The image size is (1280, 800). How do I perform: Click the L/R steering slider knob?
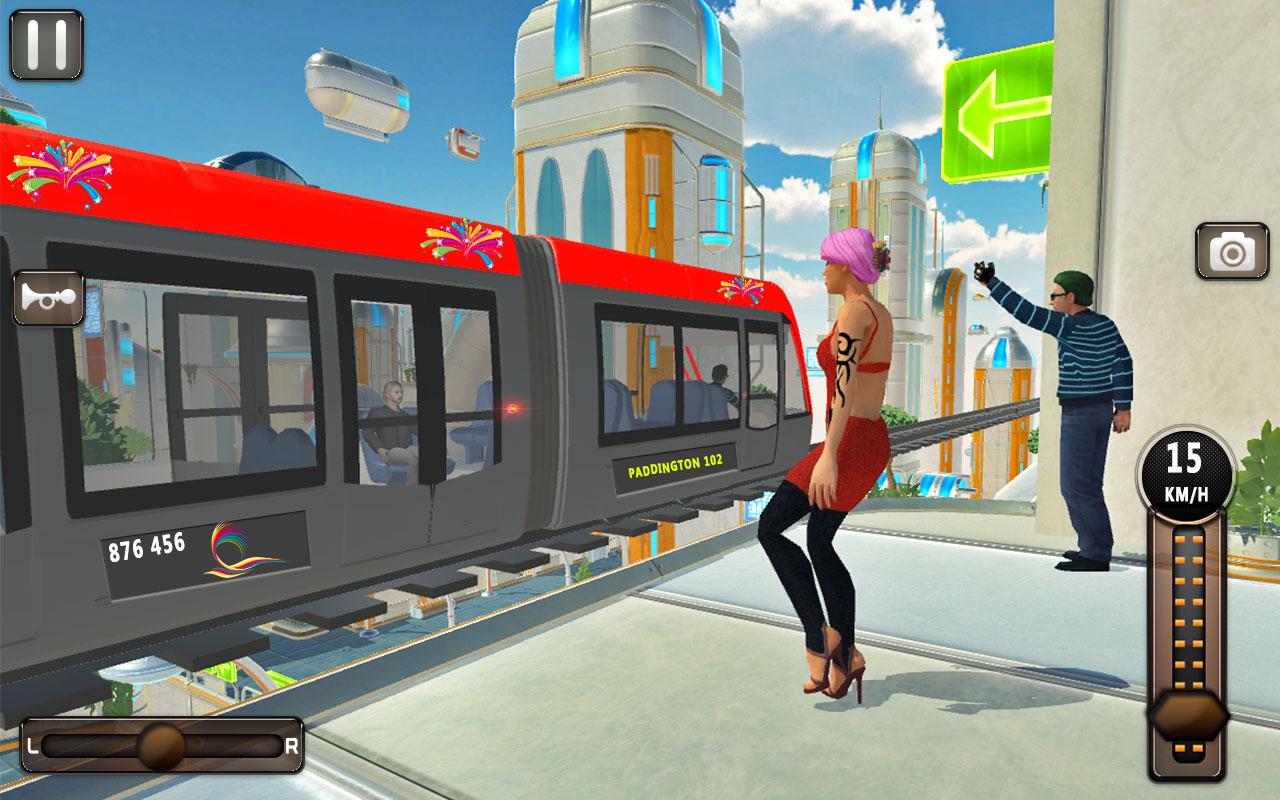pyautogui.click(x=160, y=745)
